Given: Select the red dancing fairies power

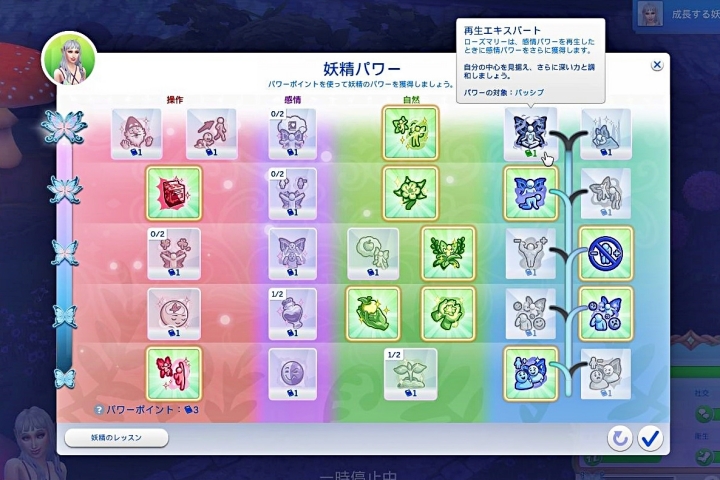Looking at the screenshot, I should pyautogui.click(x=173, y=370).
